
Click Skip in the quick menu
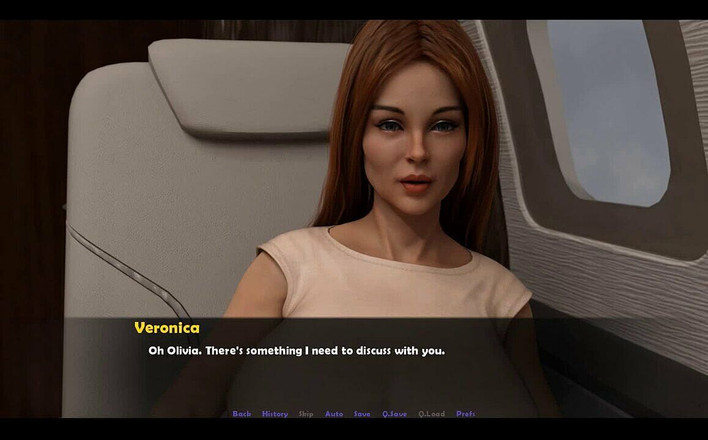click(305, 414)
